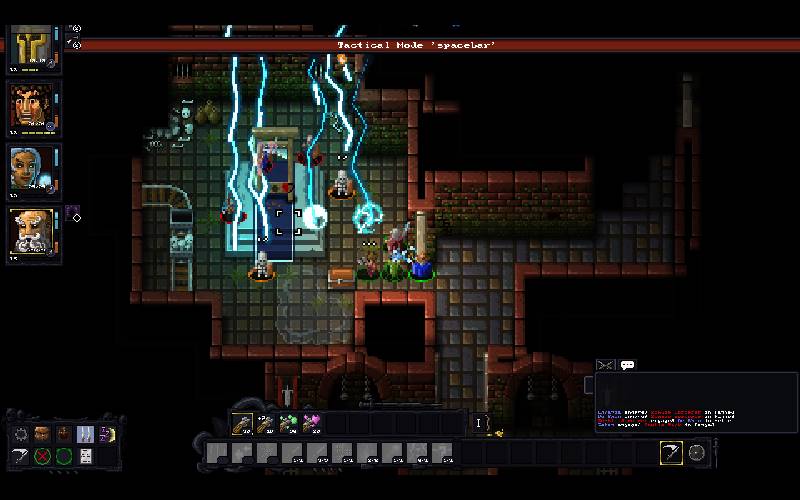Click the purple status icon beside dwarf portrait
Viewport: 800px width, 500px height.
[73, 212]
